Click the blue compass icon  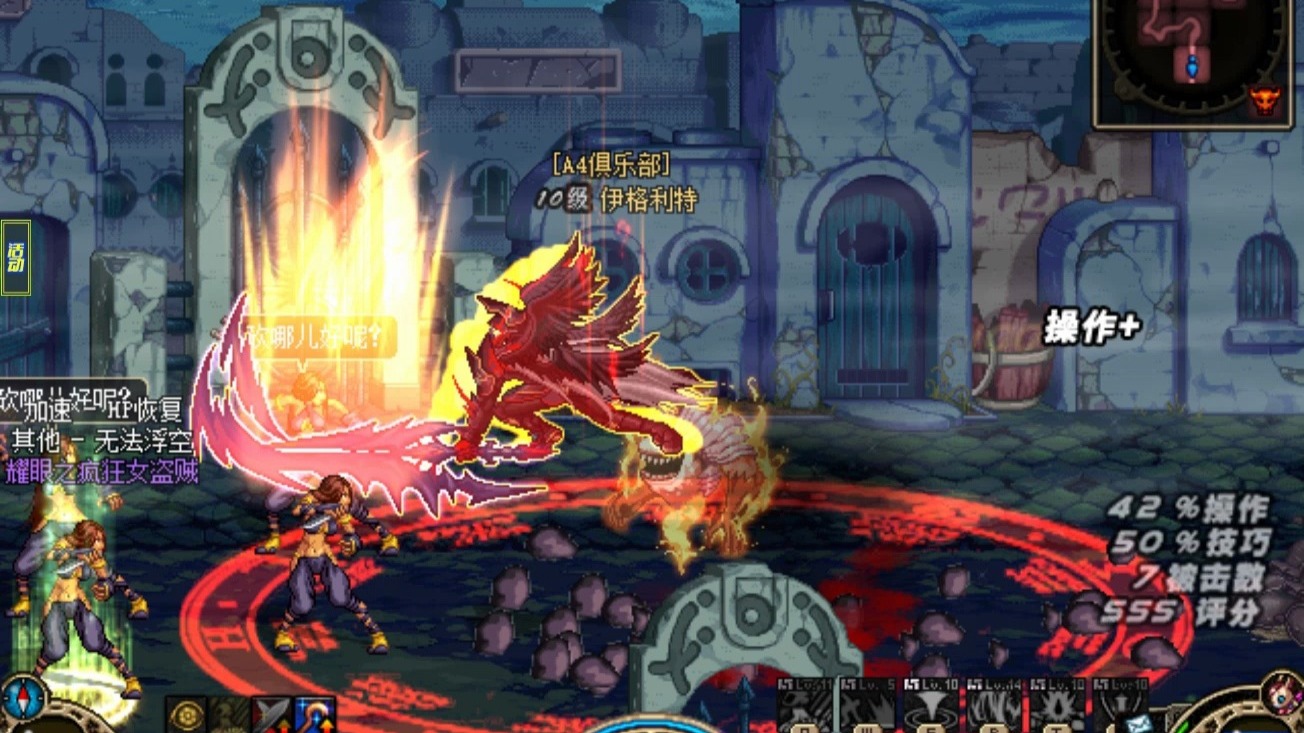coord(21,697)
